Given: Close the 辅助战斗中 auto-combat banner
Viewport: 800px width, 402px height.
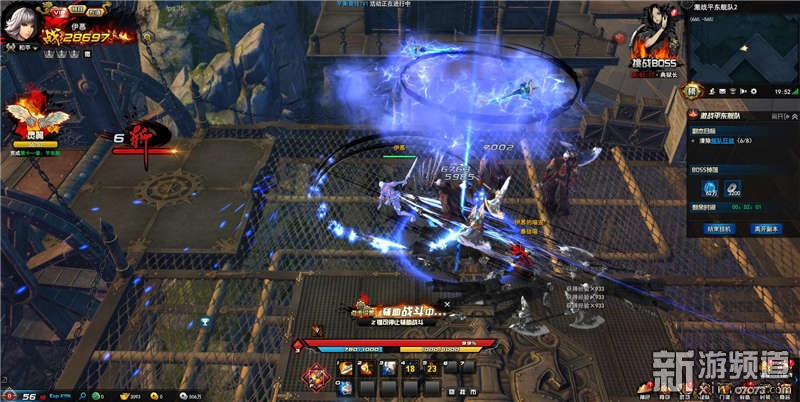Looking at the screenshot, I should (447, 303).
